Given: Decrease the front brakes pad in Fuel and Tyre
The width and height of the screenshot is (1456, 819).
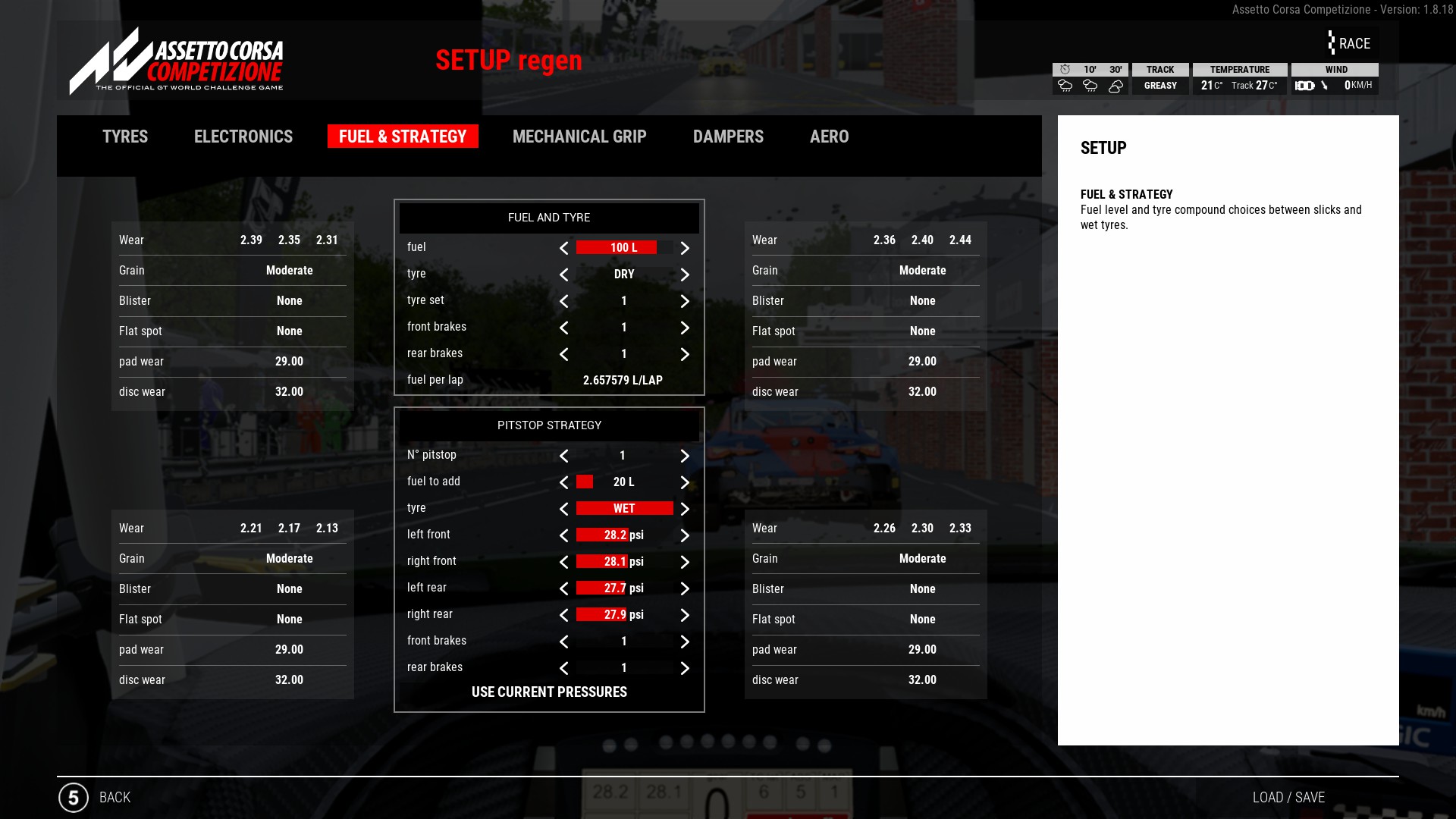Looking at the screenshot, I should tap(563, 328).
